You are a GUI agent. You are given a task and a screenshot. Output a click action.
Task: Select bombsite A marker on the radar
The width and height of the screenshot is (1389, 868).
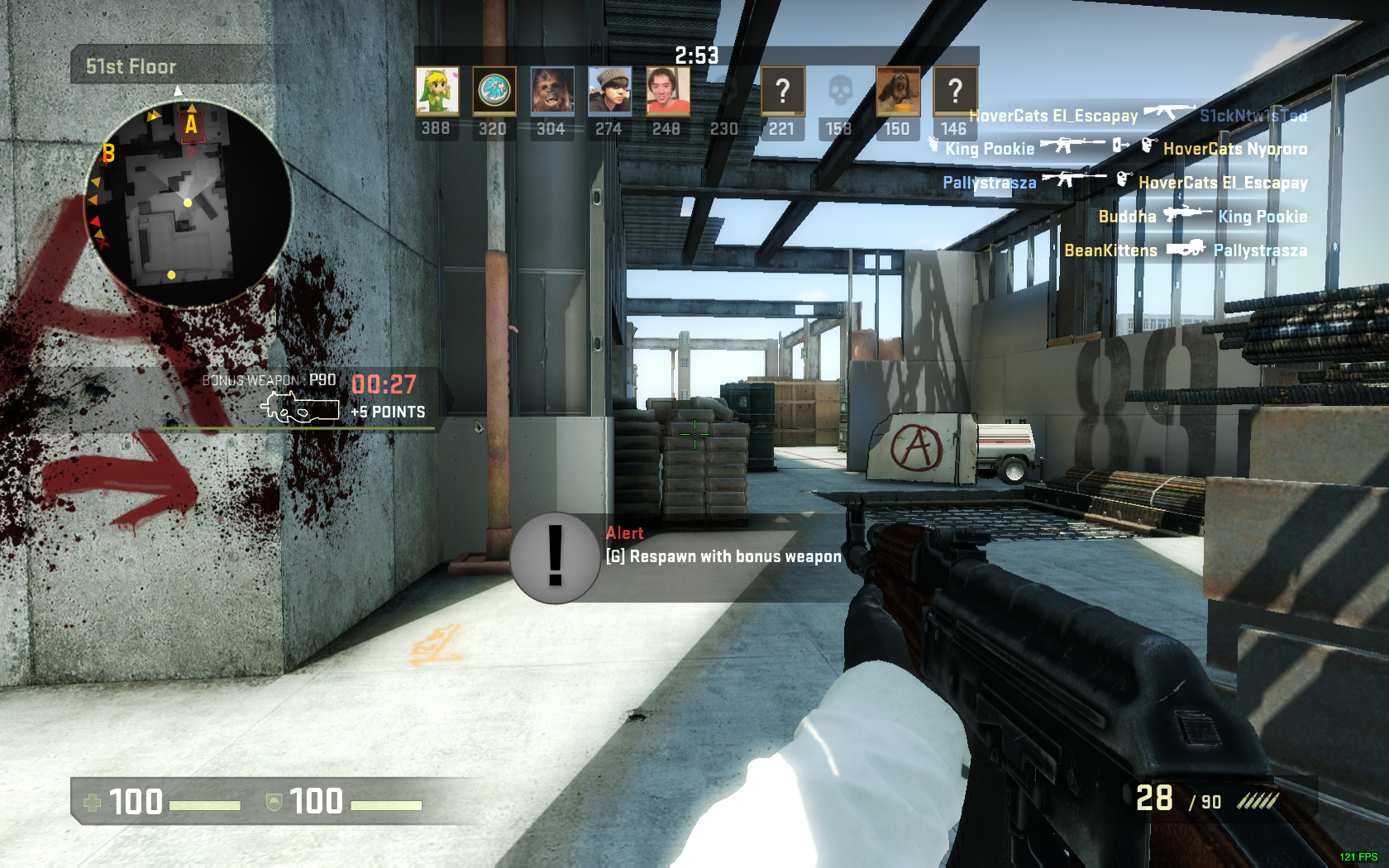point(191,125)
